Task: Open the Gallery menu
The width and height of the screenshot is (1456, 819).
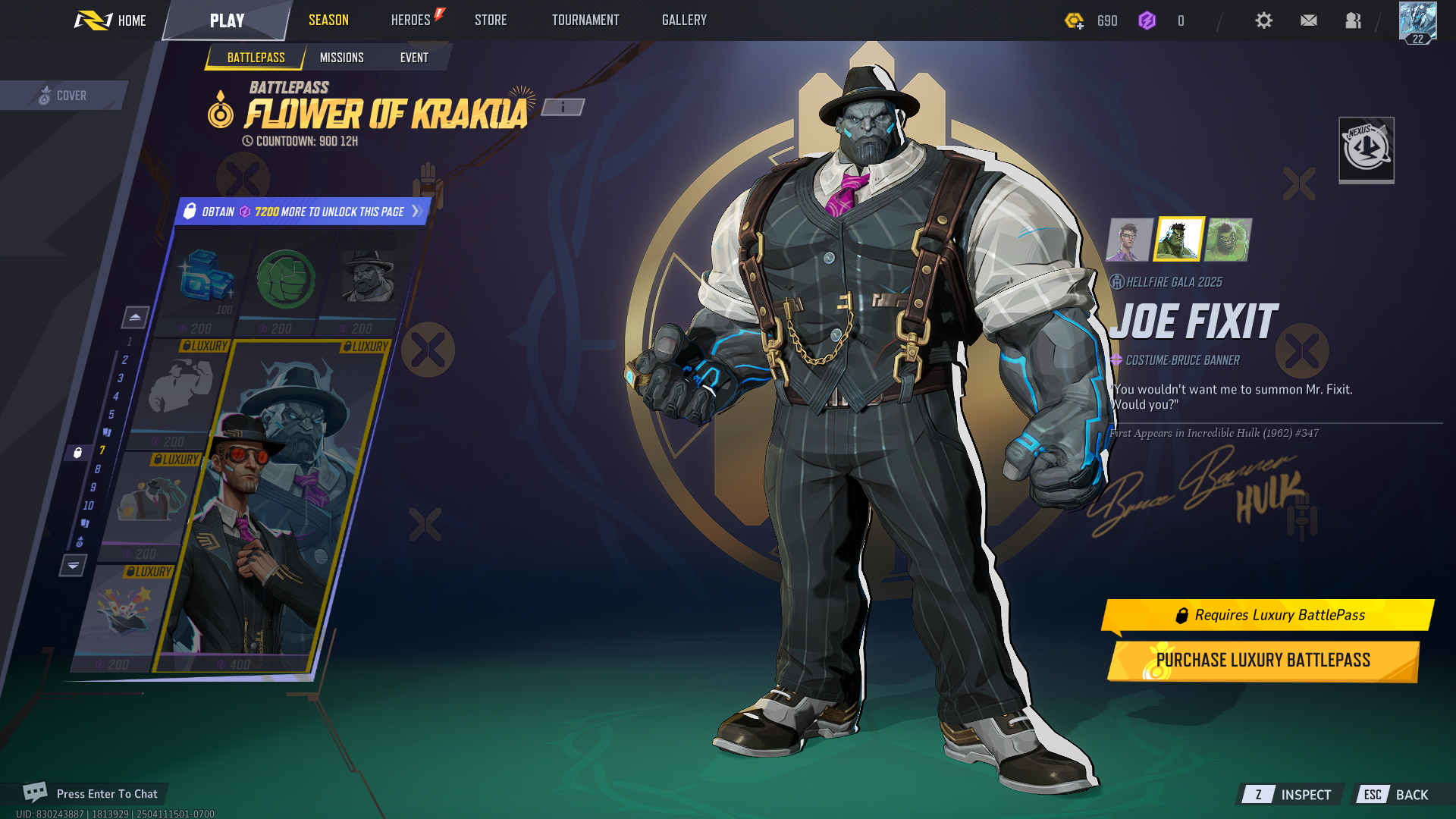Action: 684,20
